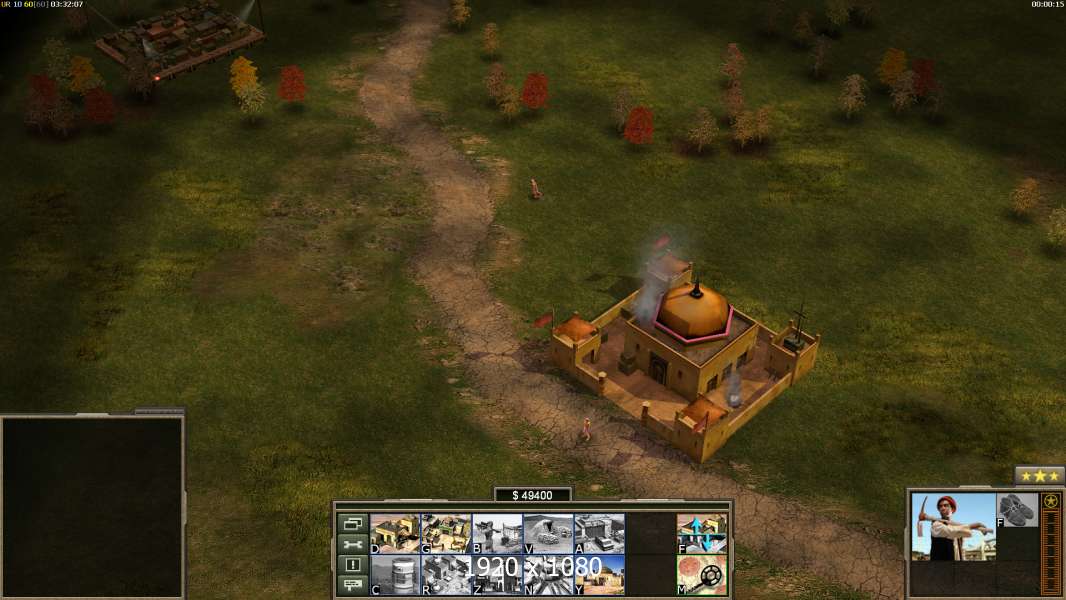Image resolution: width=1066 pixels, height=600 pixels.
Task: Select the worker portrait in the unit panel
Action: point(953,527)
